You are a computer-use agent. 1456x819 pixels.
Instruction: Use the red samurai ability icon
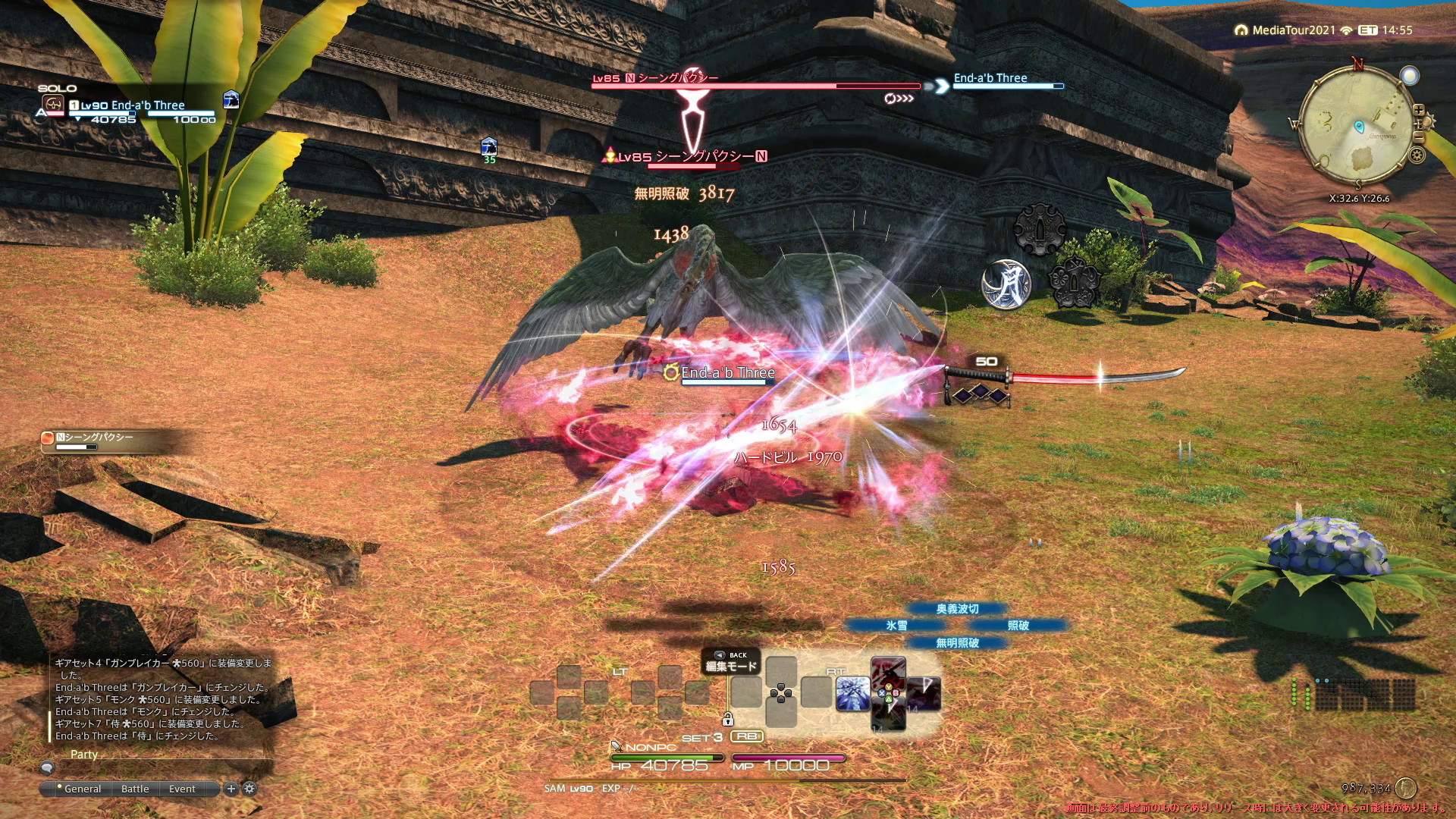[x=888, y=676]
